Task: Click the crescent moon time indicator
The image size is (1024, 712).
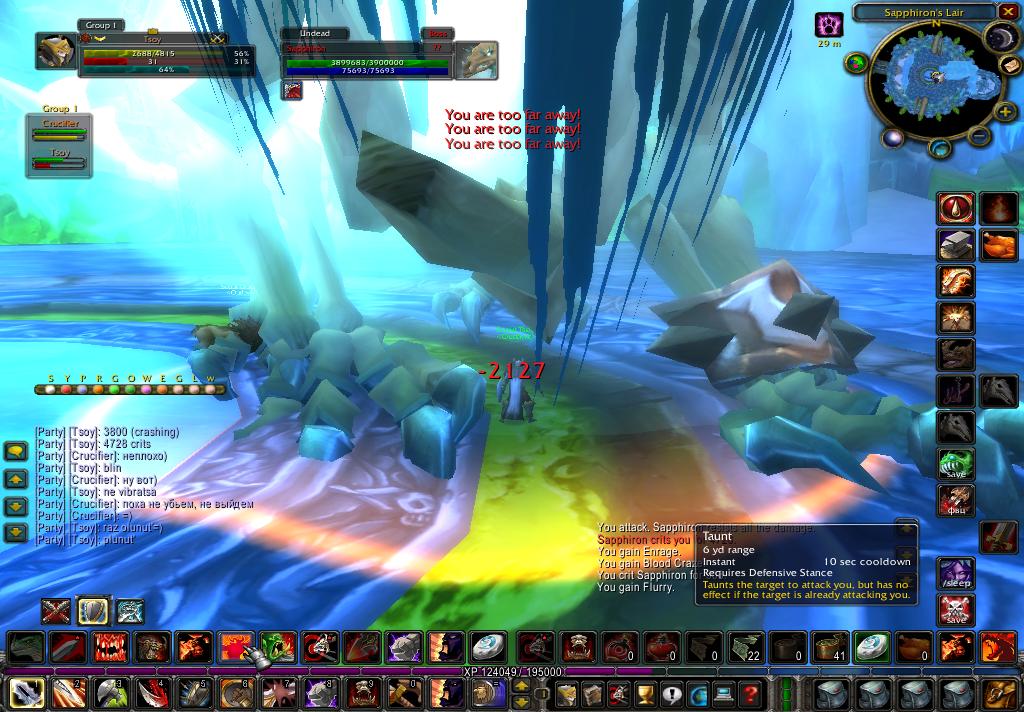Action: tap(1000, 38)
